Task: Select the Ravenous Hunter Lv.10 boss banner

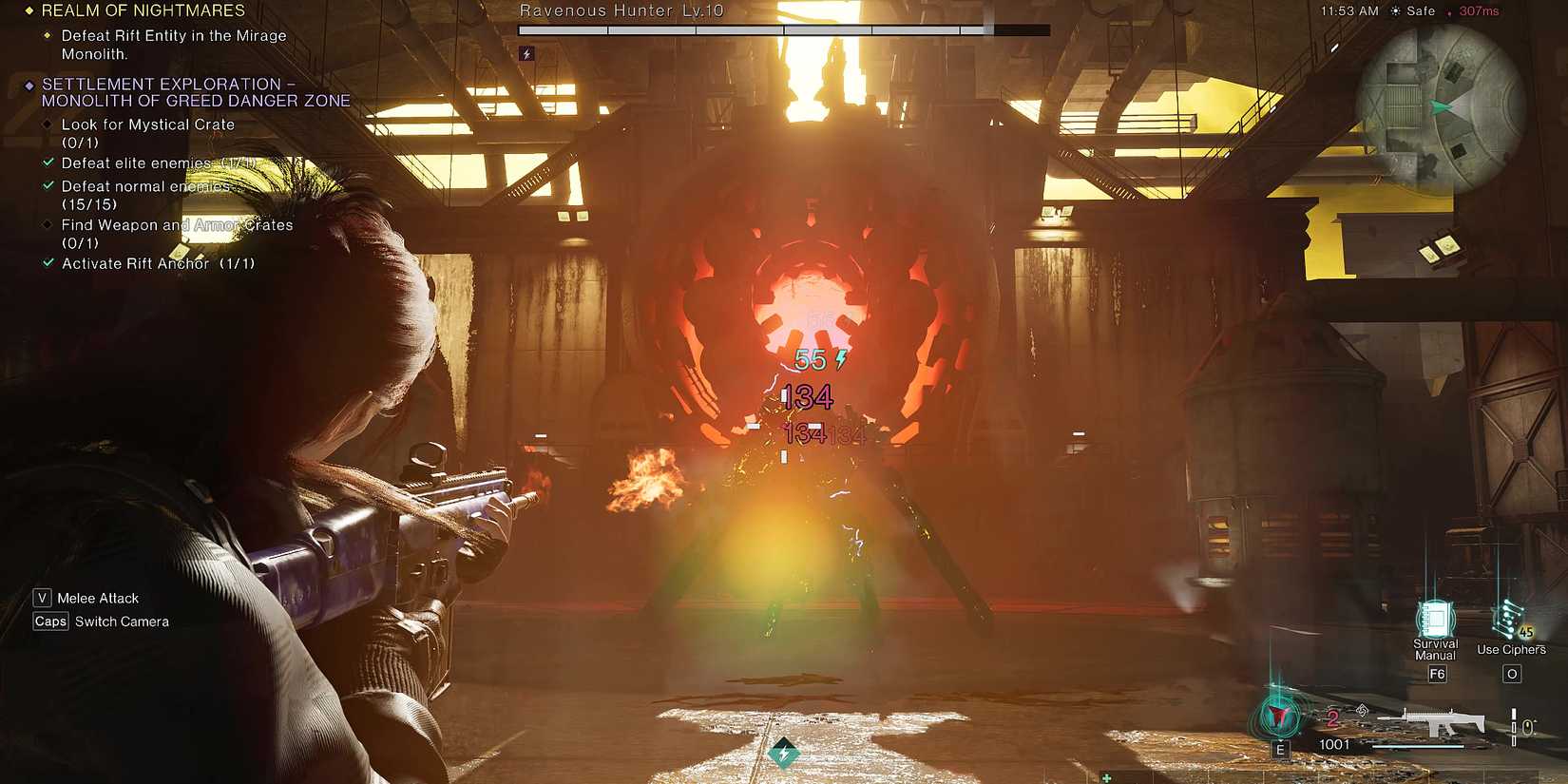Action: (x=621, y=10)
